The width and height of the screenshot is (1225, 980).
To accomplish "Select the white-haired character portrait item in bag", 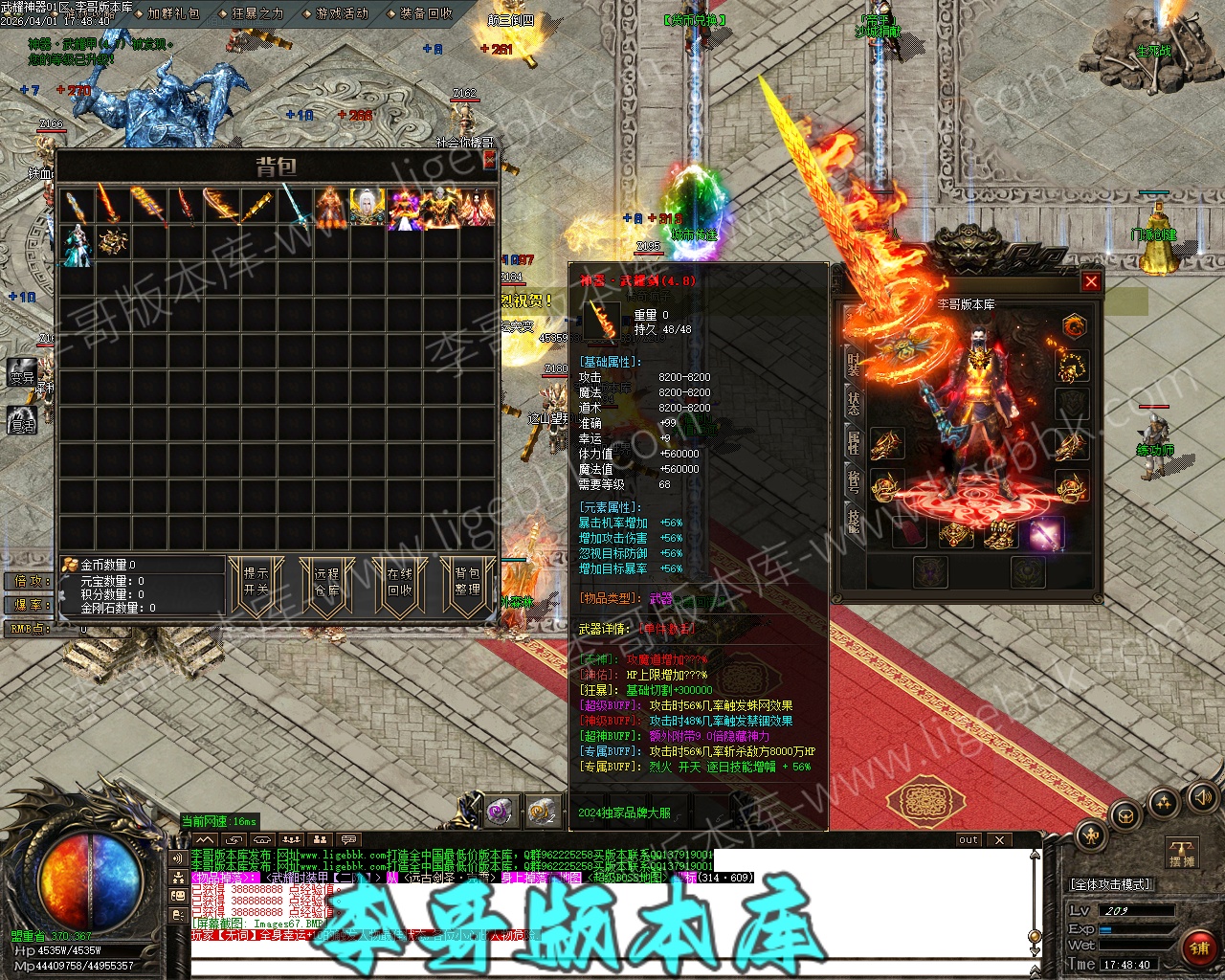I will tap(367, 207).
